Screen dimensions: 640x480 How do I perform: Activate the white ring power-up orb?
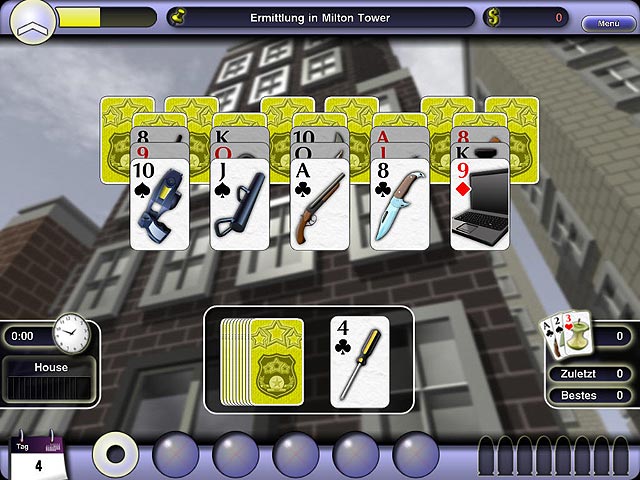tap(115, 453)
